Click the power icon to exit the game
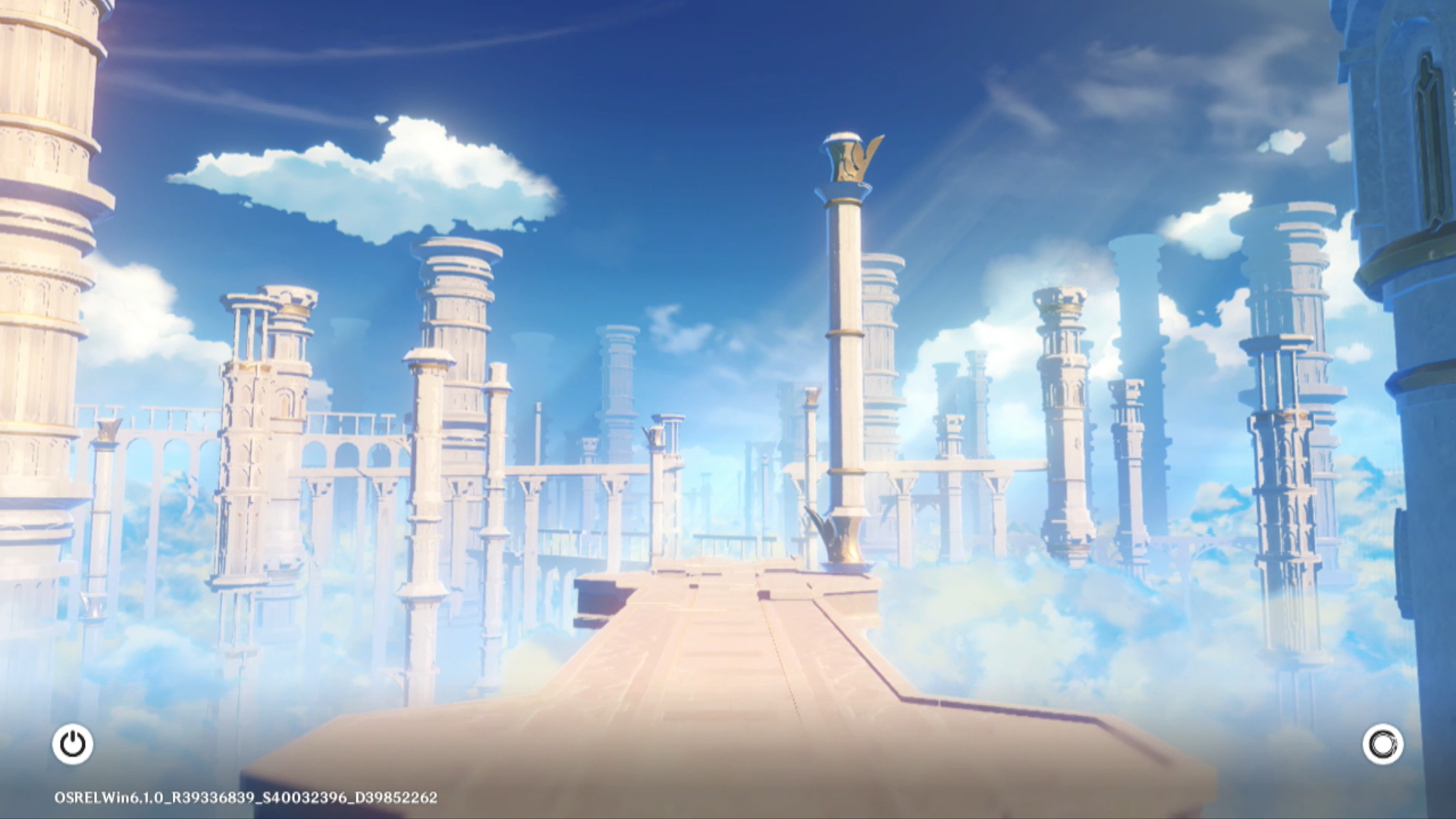The height and width of the screenshot is (819, 1456). [x=73, y=744]
